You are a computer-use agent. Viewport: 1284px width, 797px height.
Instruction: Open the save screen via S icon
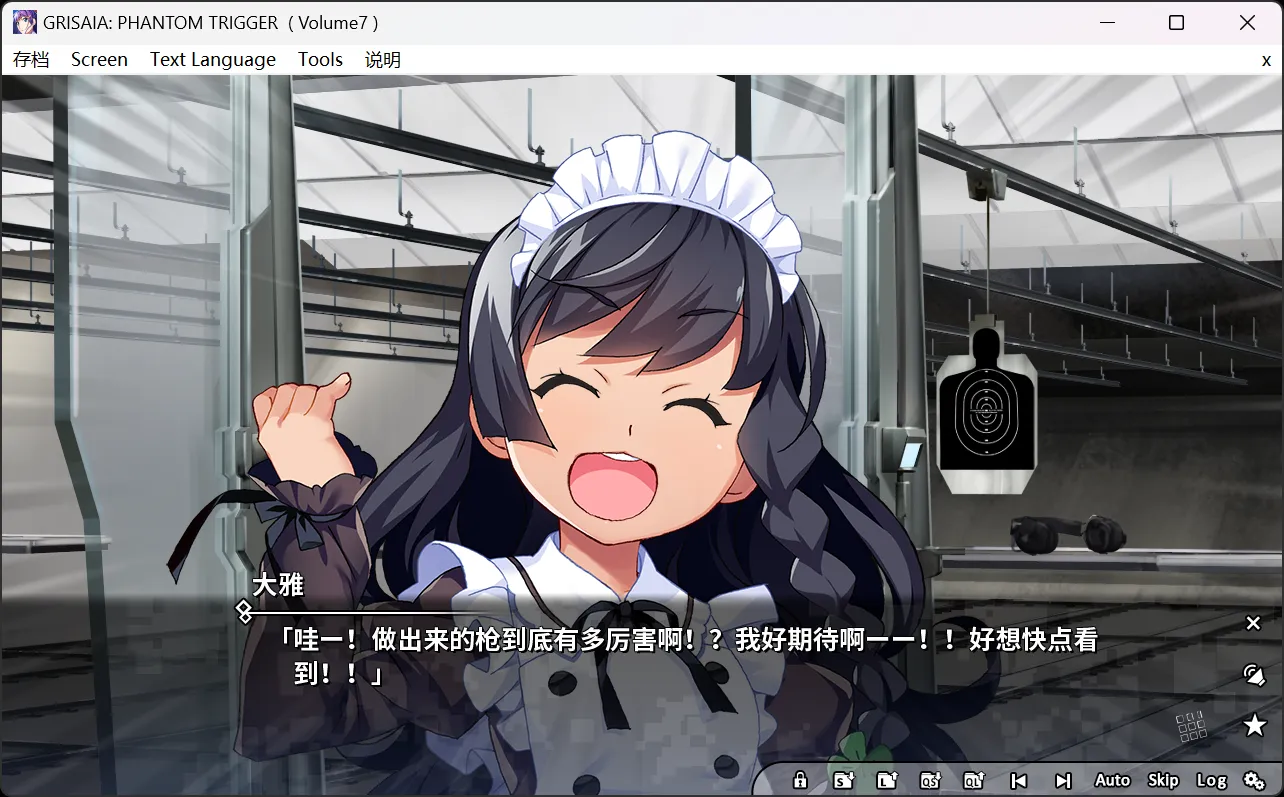click(x=844, y=780)
